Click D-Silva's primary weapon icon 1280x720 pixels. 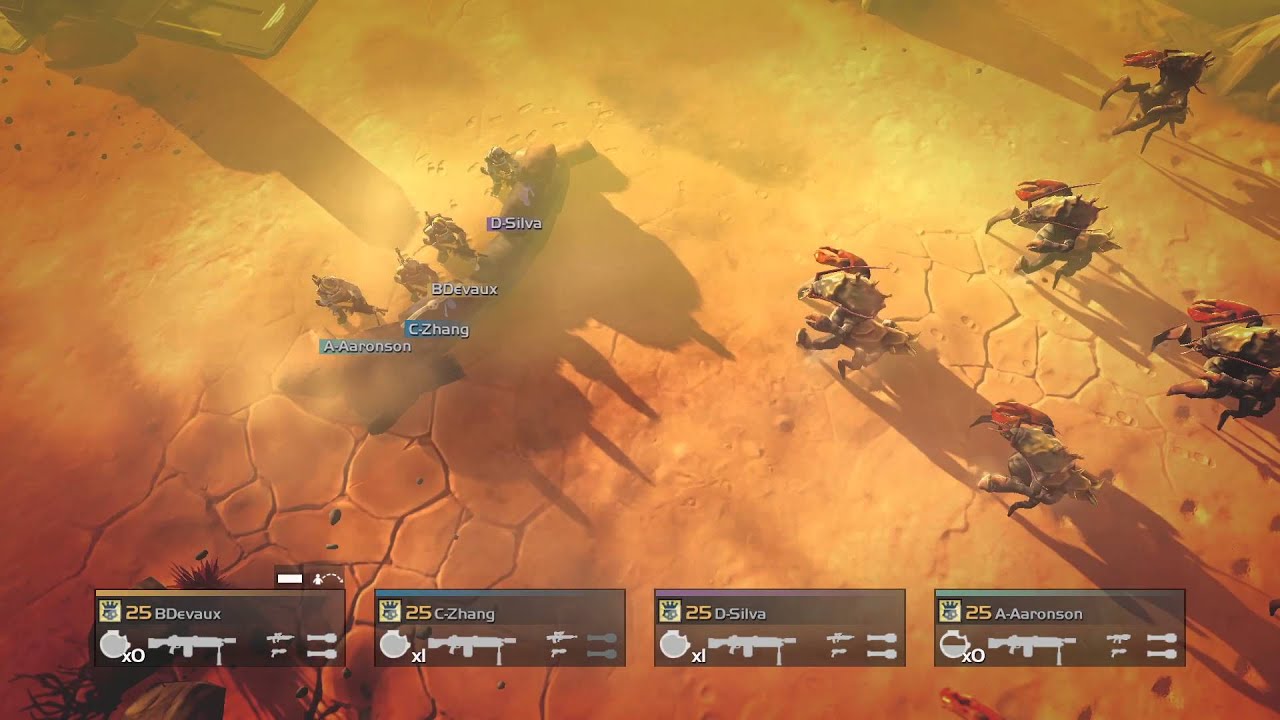752,645
